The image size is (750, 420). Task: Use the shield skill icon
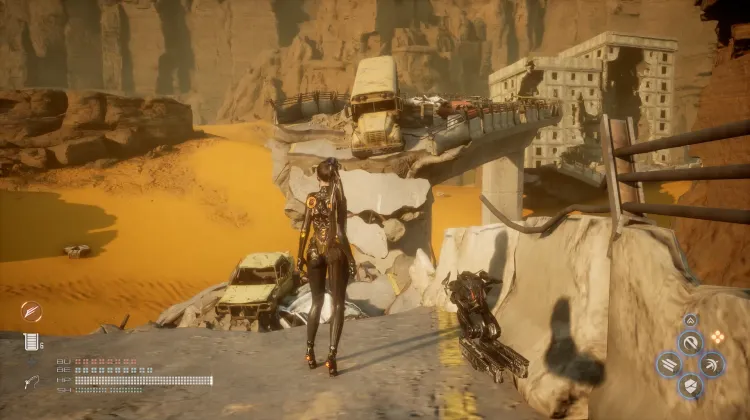point(690,386)
